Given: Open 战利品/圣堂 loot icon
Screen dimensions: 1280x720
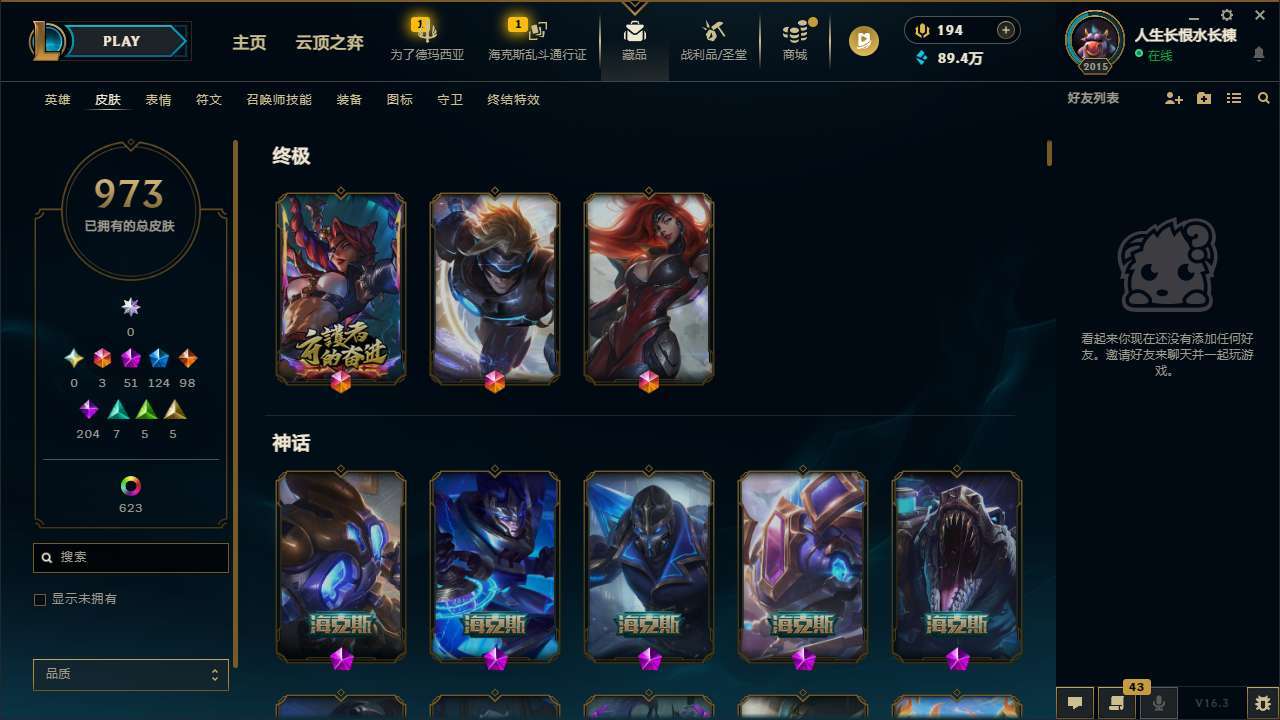Looking at the screenshot, I should (713, 40).
